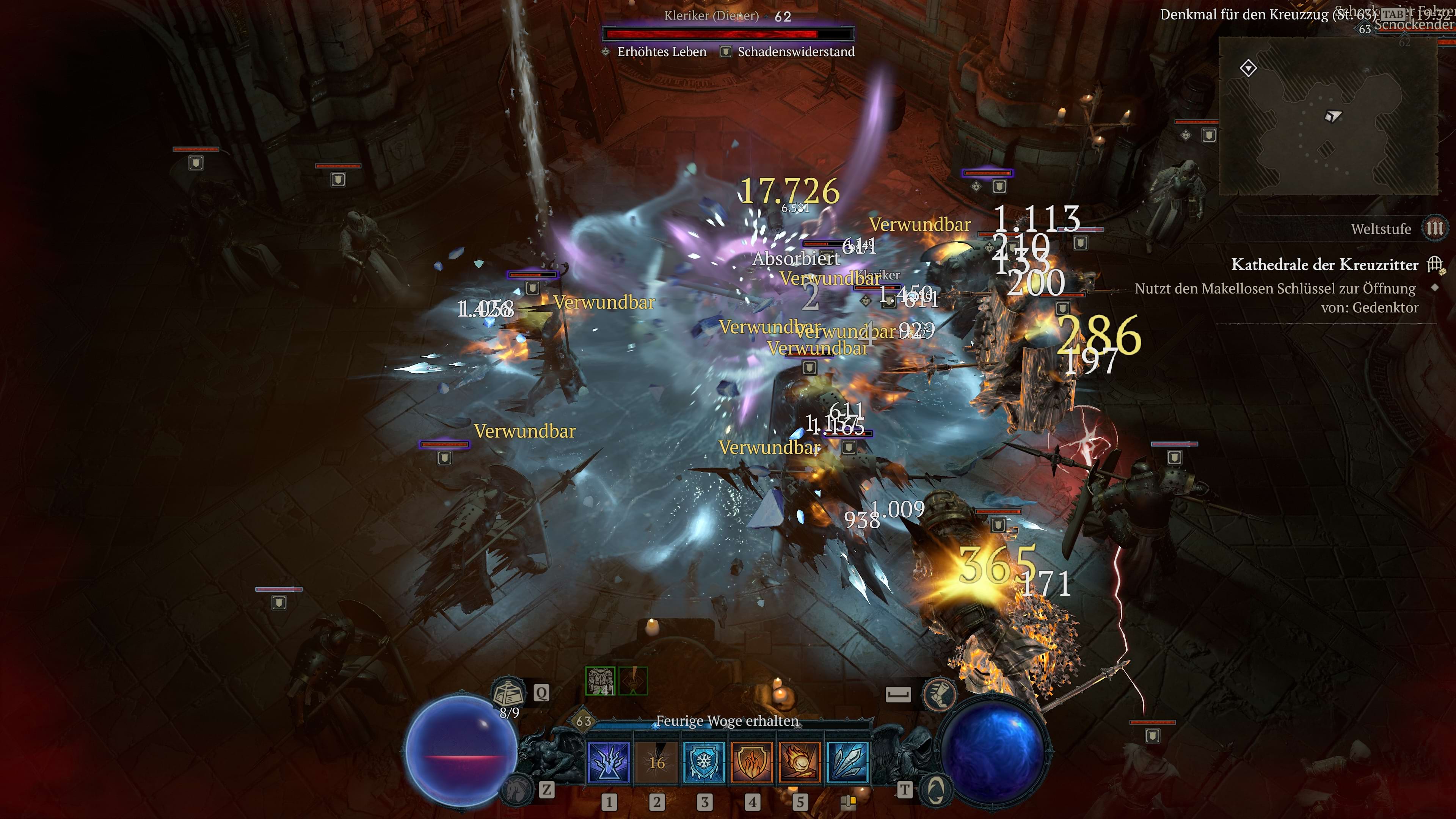Open the dungeon minimap

[1328, 116]
